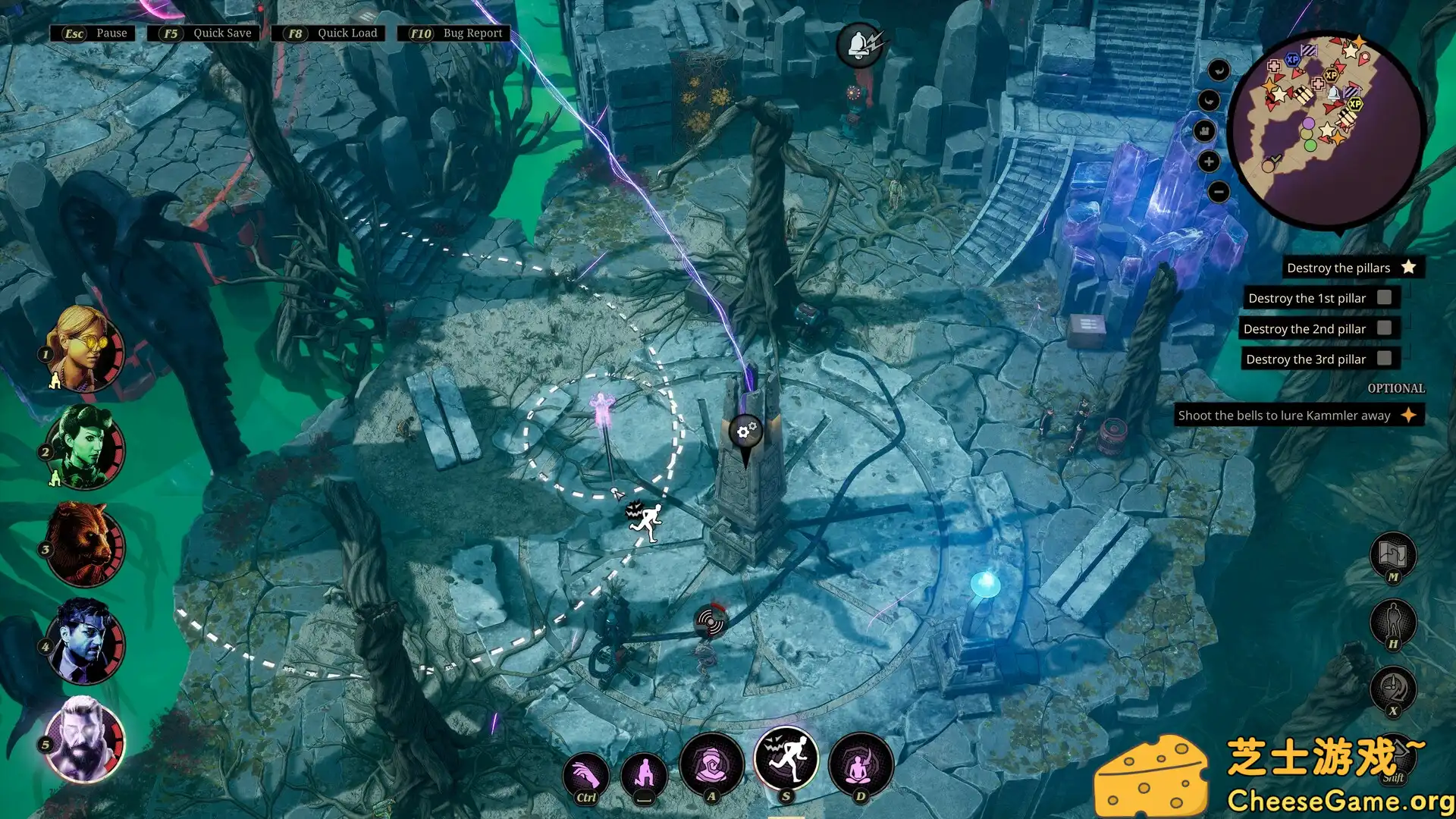Select the blonde character with yellow glasses
This screenshot has width=1456, height=819.
coord(84,349)
